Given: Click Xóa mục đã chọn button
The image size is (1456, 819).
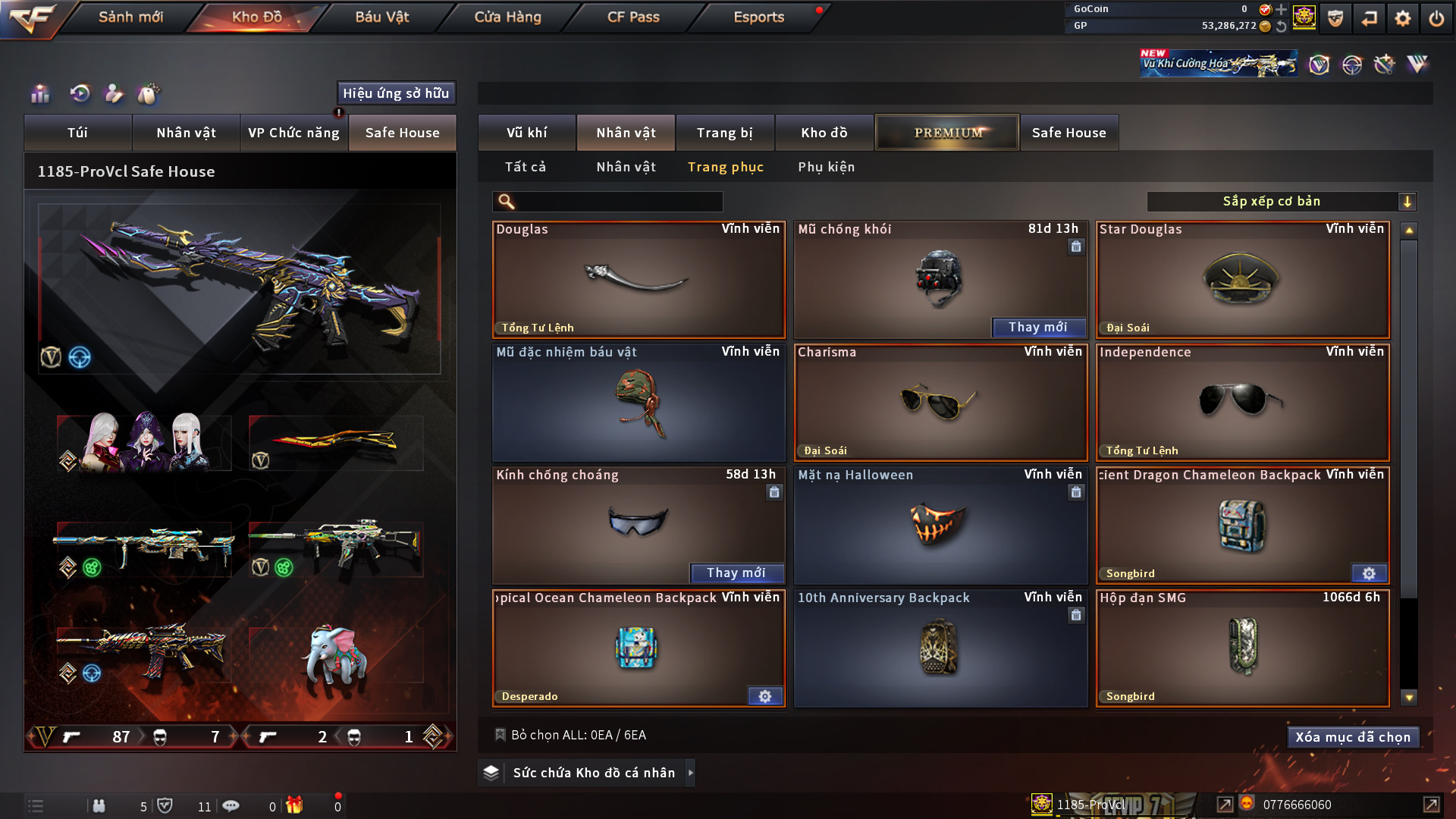Looking at the screenshot, I should (x=1353, y=737).
